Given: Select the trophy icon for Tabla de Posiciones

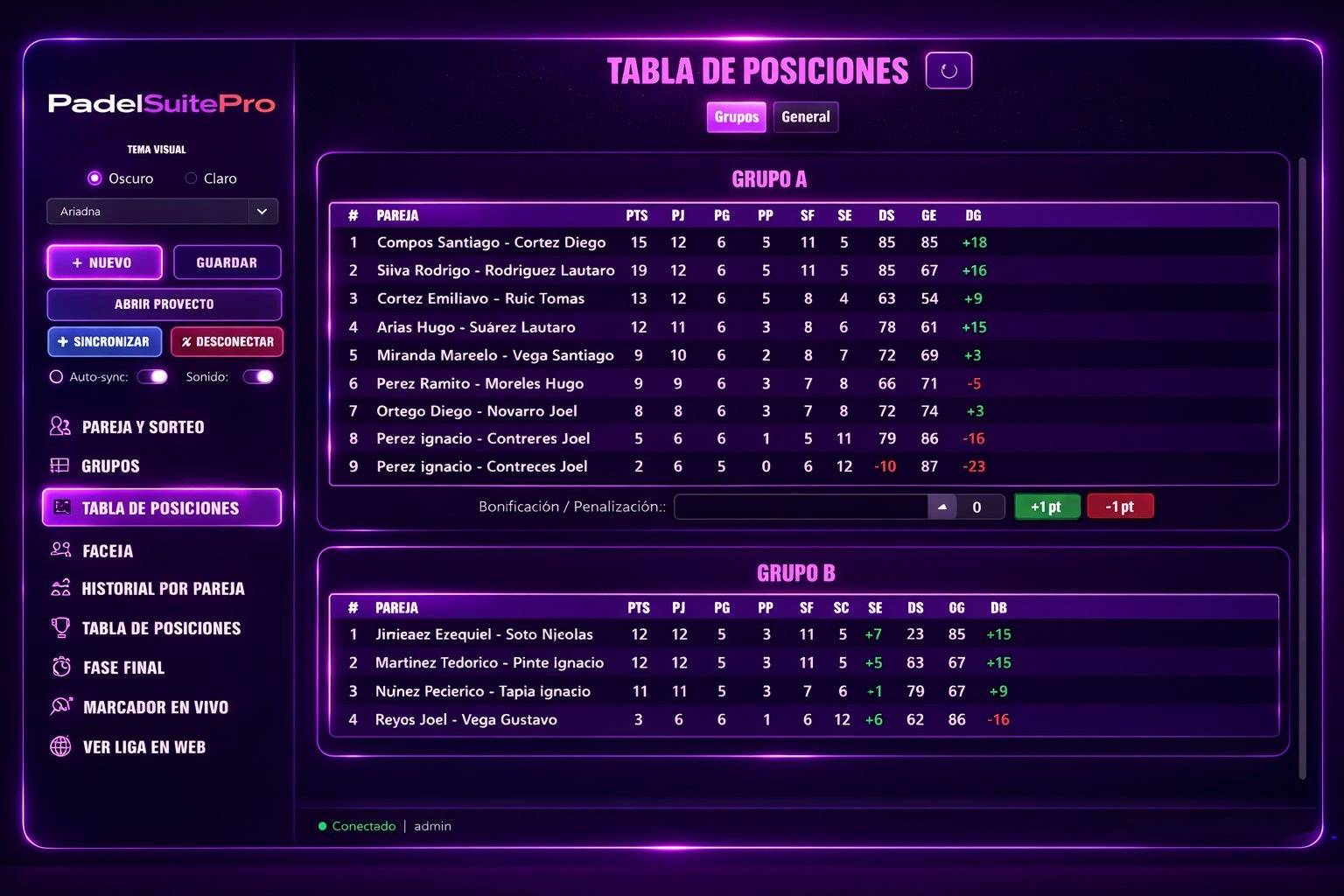Looking at the screenshot, I should 59,627.
